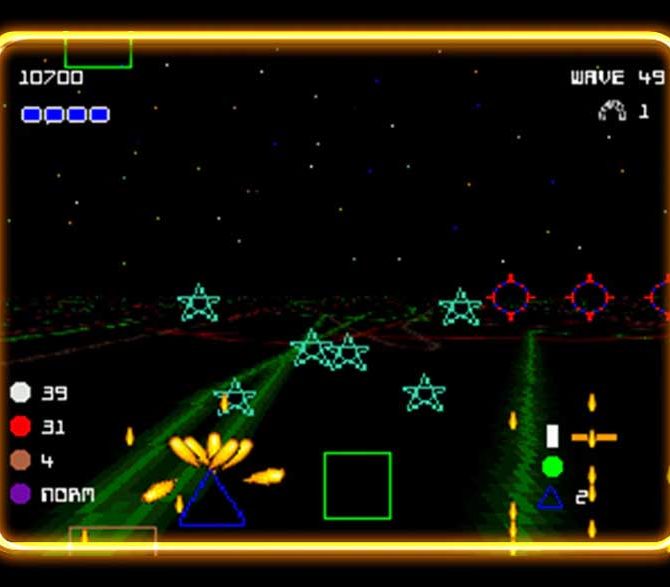Viewport: 670px width, 587px height.
Task: Select the red octagon ammo icon
Action: (x=21, y=427)
